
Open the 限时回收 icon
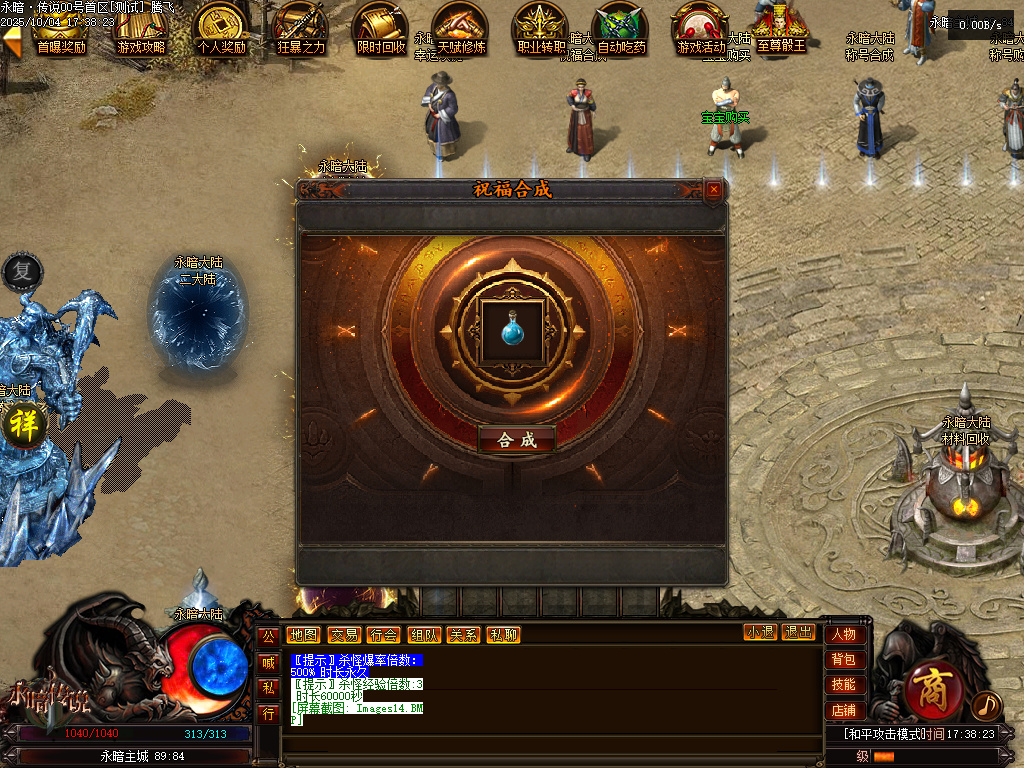tap(381, 28)
